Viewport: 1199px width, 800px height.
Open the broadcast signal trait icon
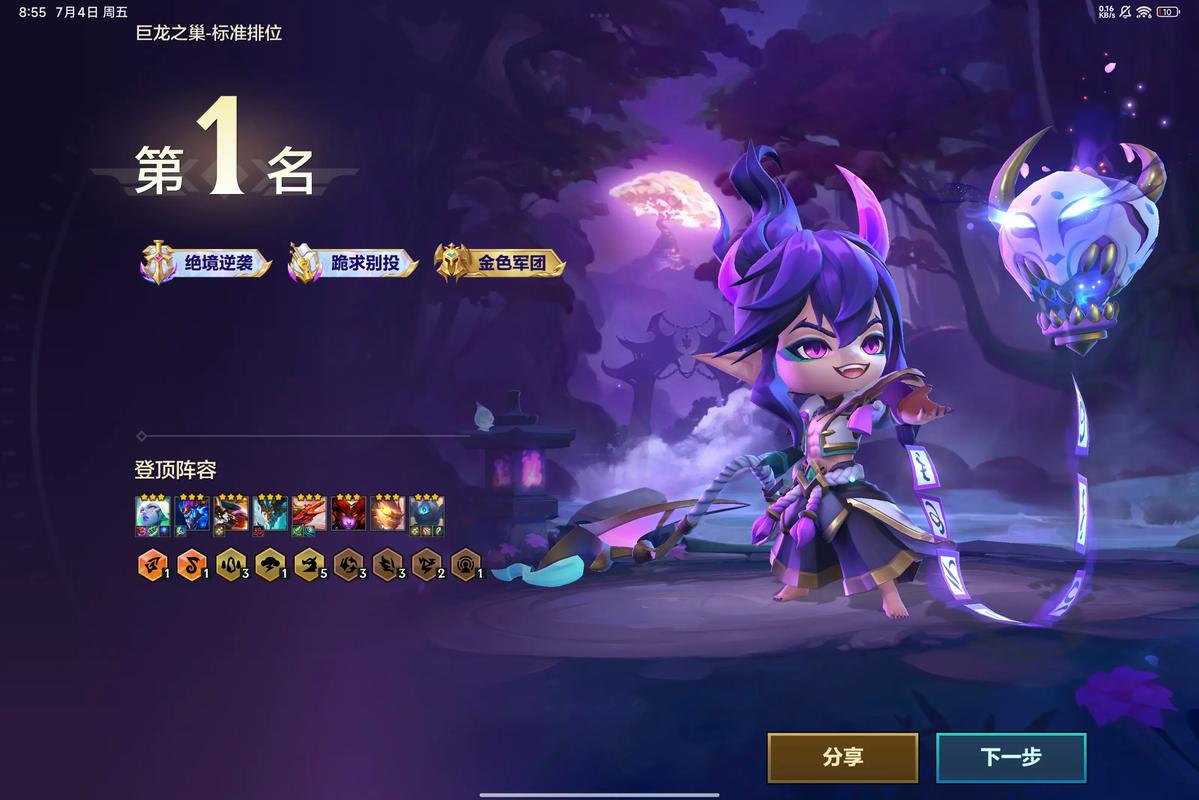464,565
